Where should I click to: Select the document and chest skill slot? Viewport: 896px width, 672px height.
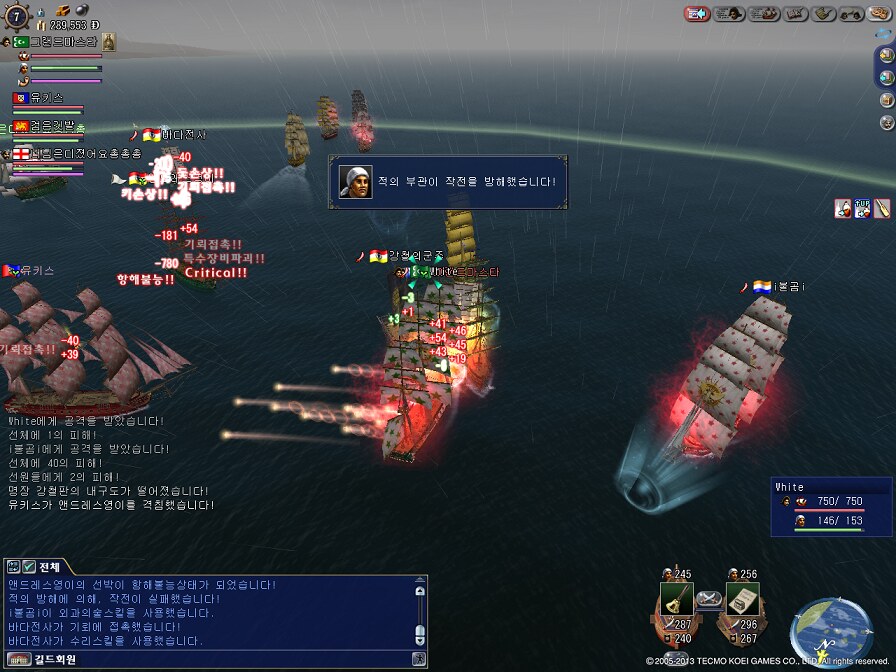pyautogui.click(x=741, y=600)
